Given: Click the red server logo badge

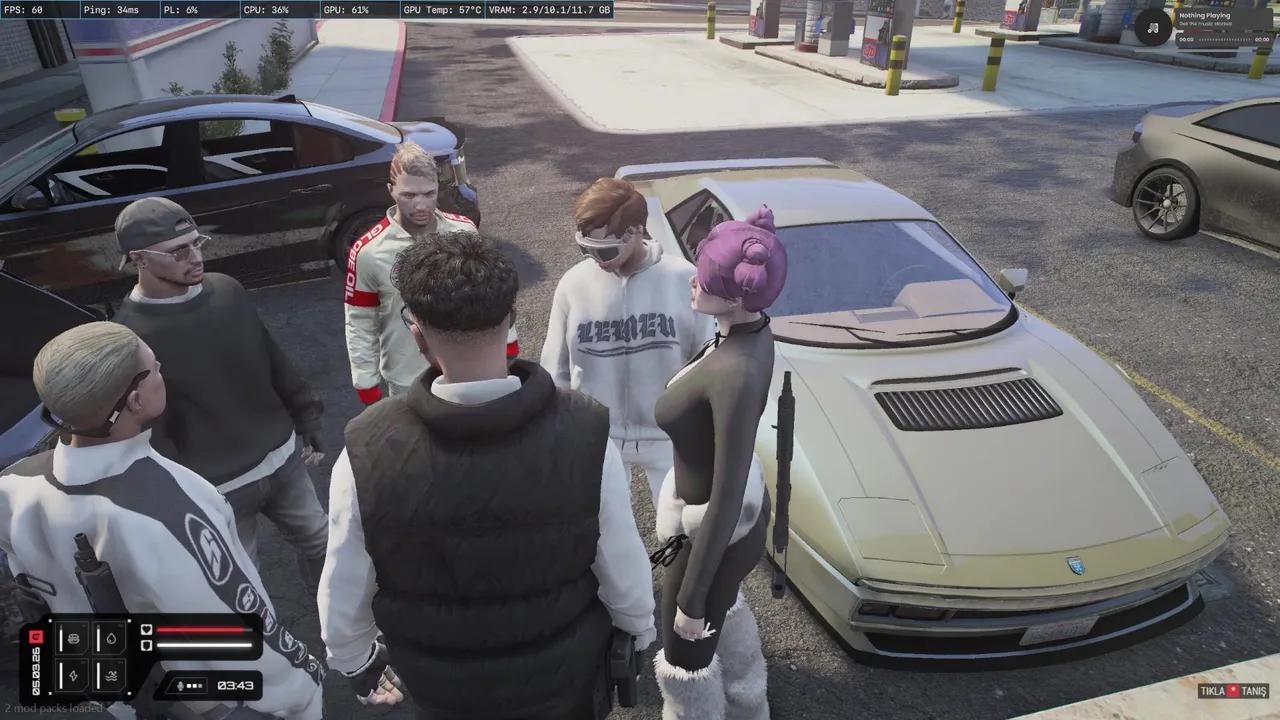Looking at the screenshot, I should click(36, 637).
